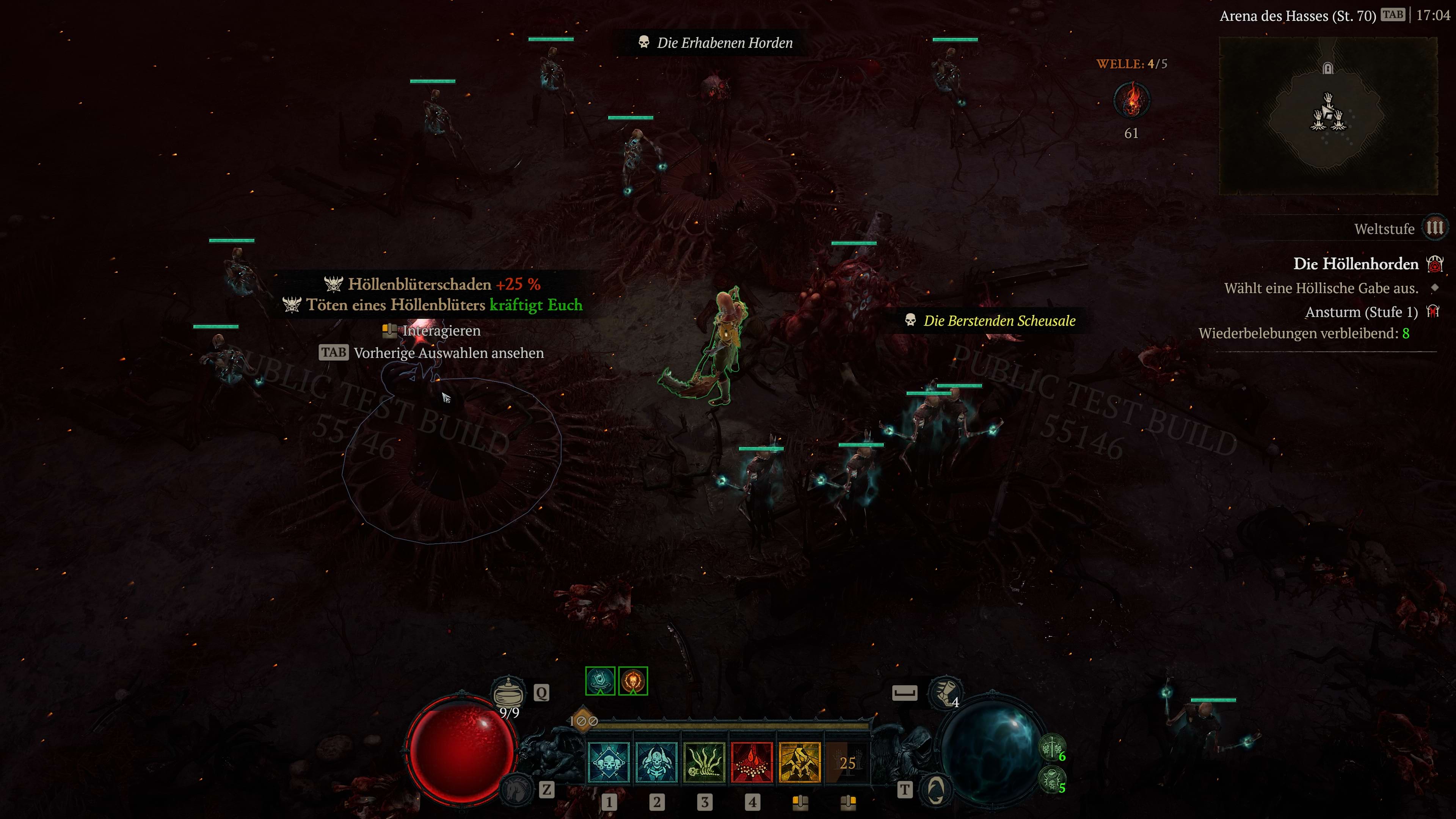This screenshot has height=819, width=1456.
Task: Click the Weltstufe III emblem
Action: (1434, 228)
